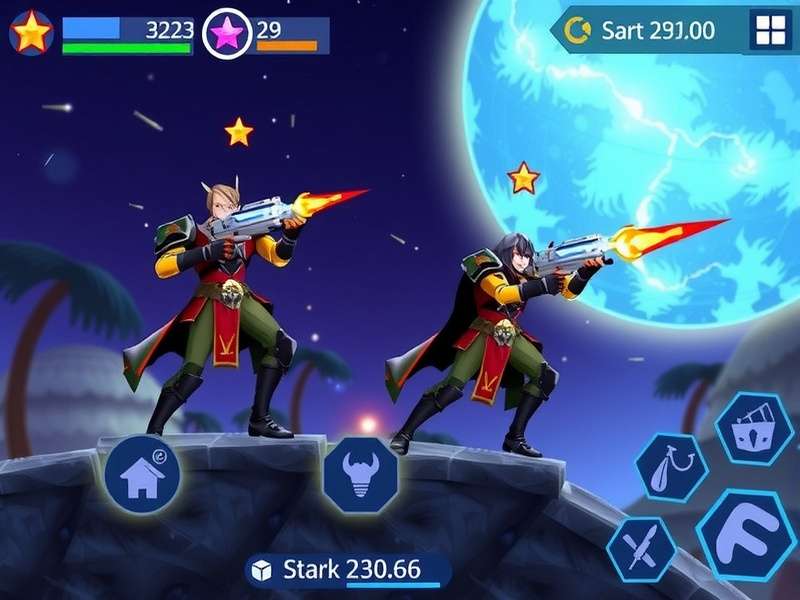Click the gold star profile icon
800x600 pixels.
click(x=31, y=34)
